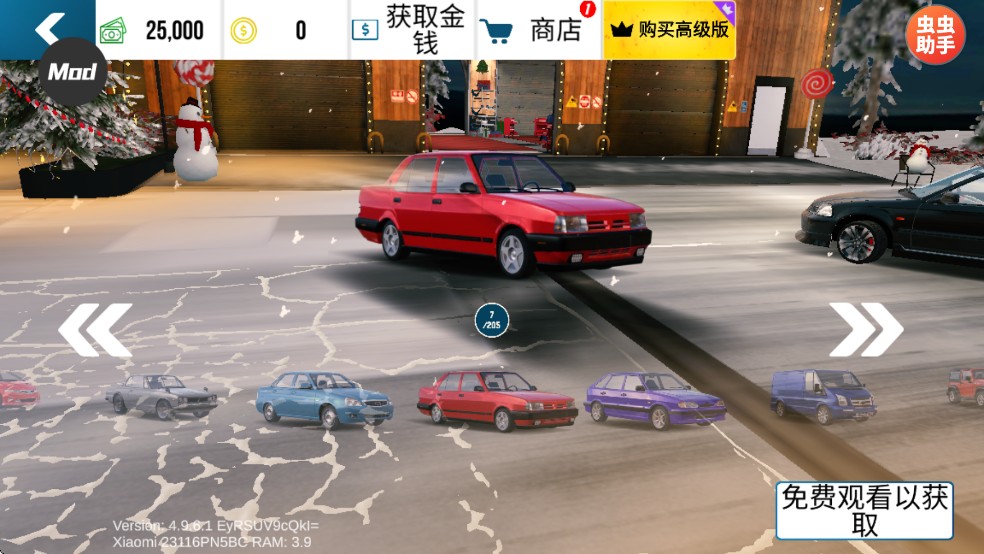Tap the 免费观看以获取 free-watch button

tap(864, 511)
